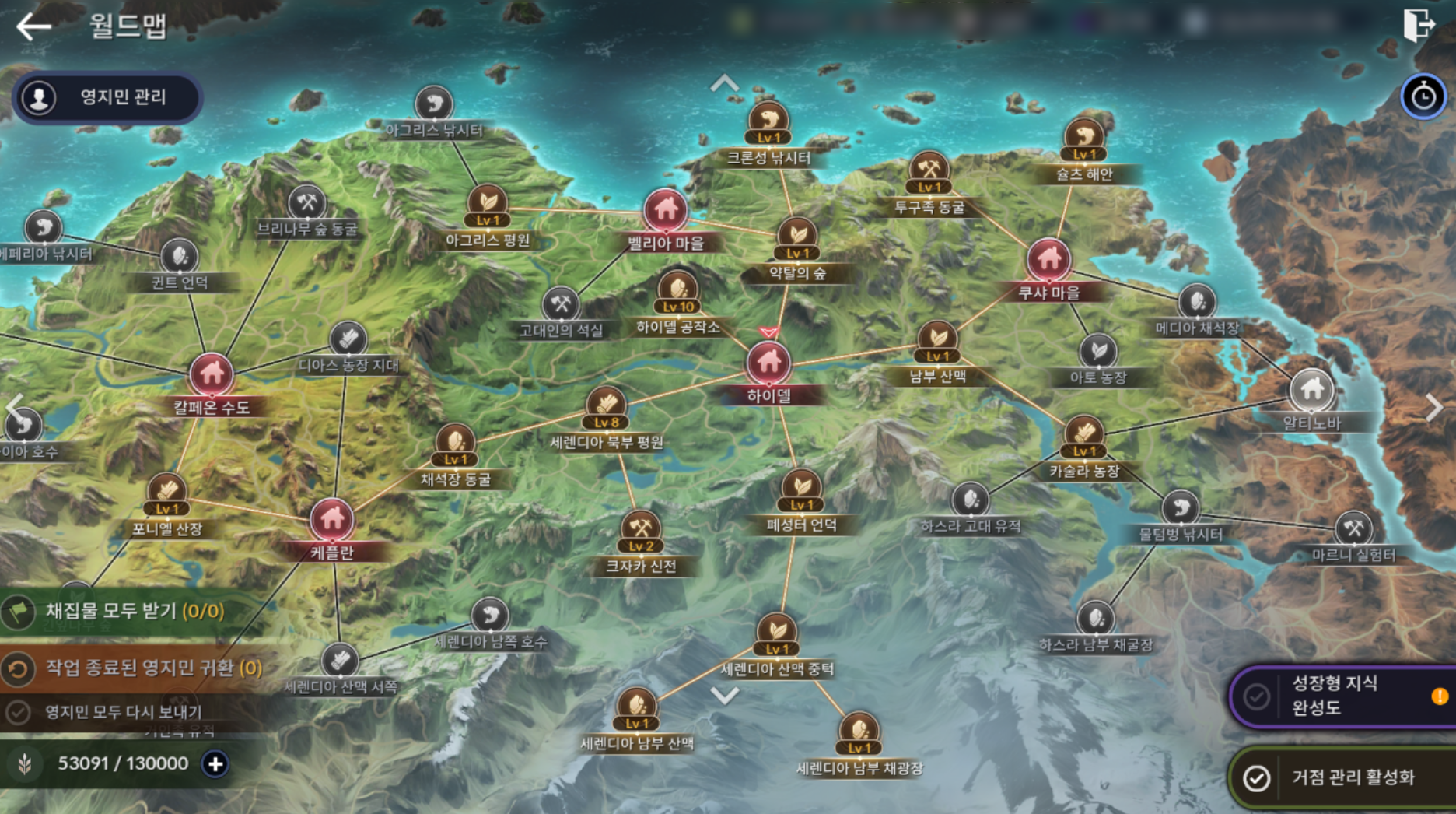Select the 알티노바 town node
The width and height of the screenshot is (1456, 814).
(1312, 389)
